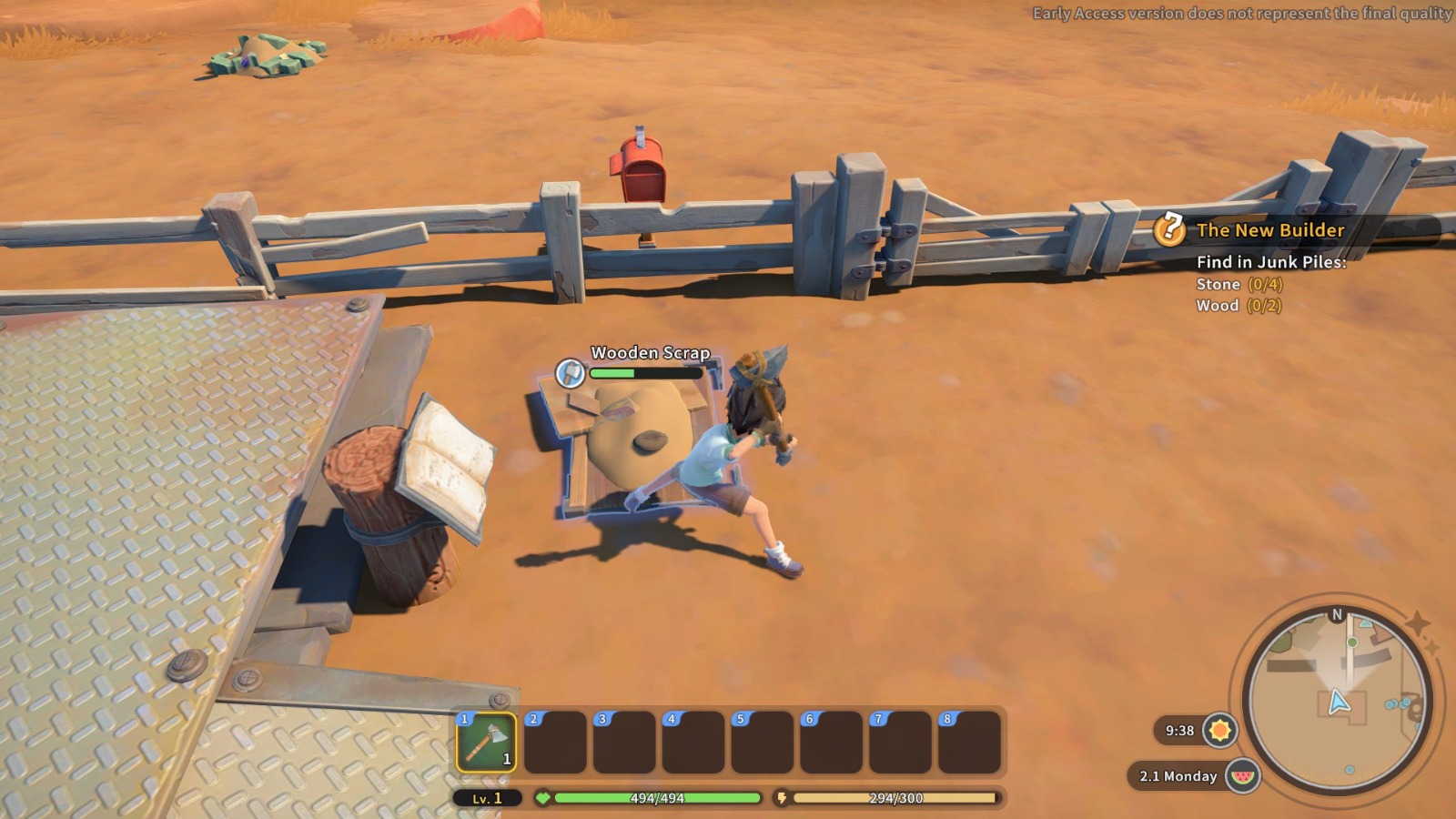Click The New Builder quest title

click(1270, 231)
